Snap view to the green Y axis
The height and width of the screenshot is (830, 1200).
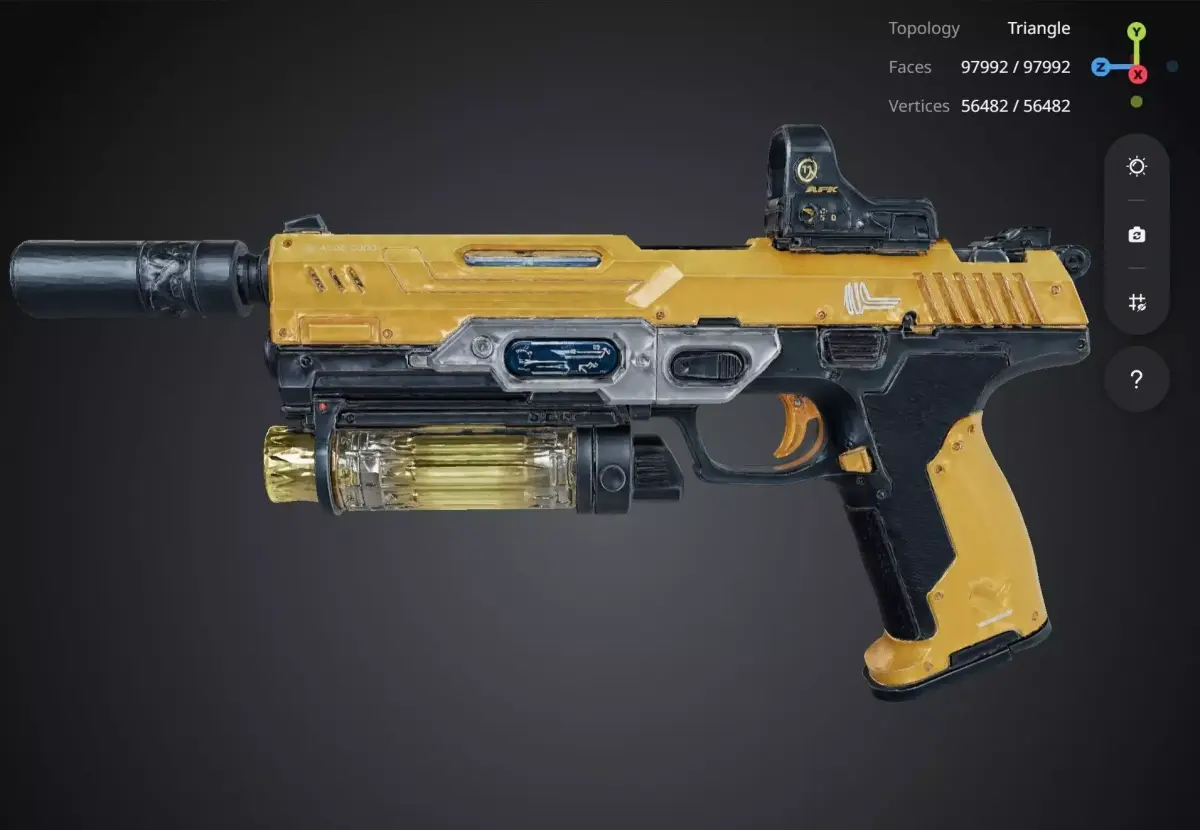[1137, 32]
